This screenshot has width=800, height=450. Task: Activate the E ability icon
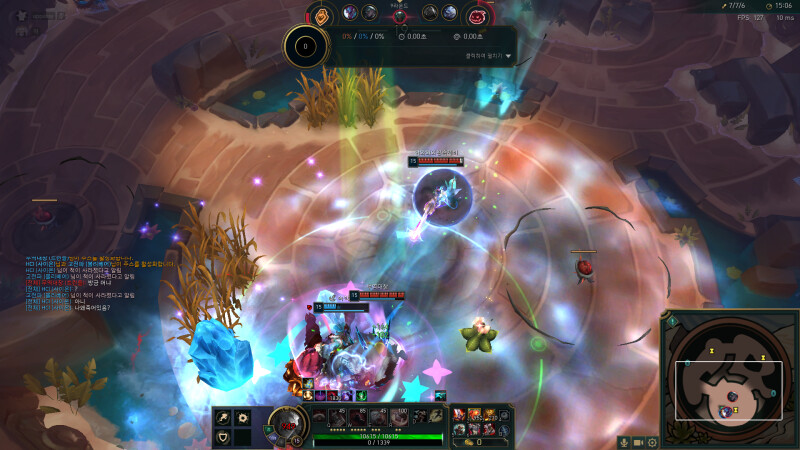pyautogui.click(x=377, y=417)
